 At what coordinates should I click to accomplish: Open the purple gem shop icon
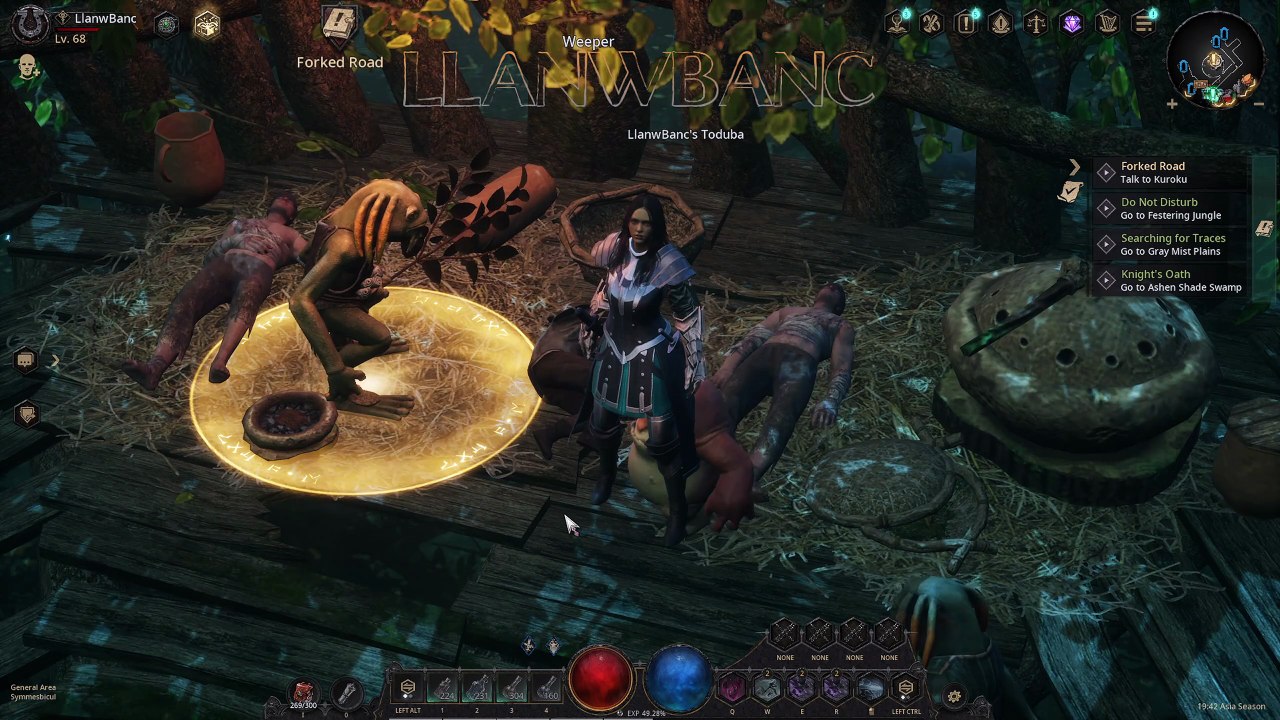(1072, 23)
